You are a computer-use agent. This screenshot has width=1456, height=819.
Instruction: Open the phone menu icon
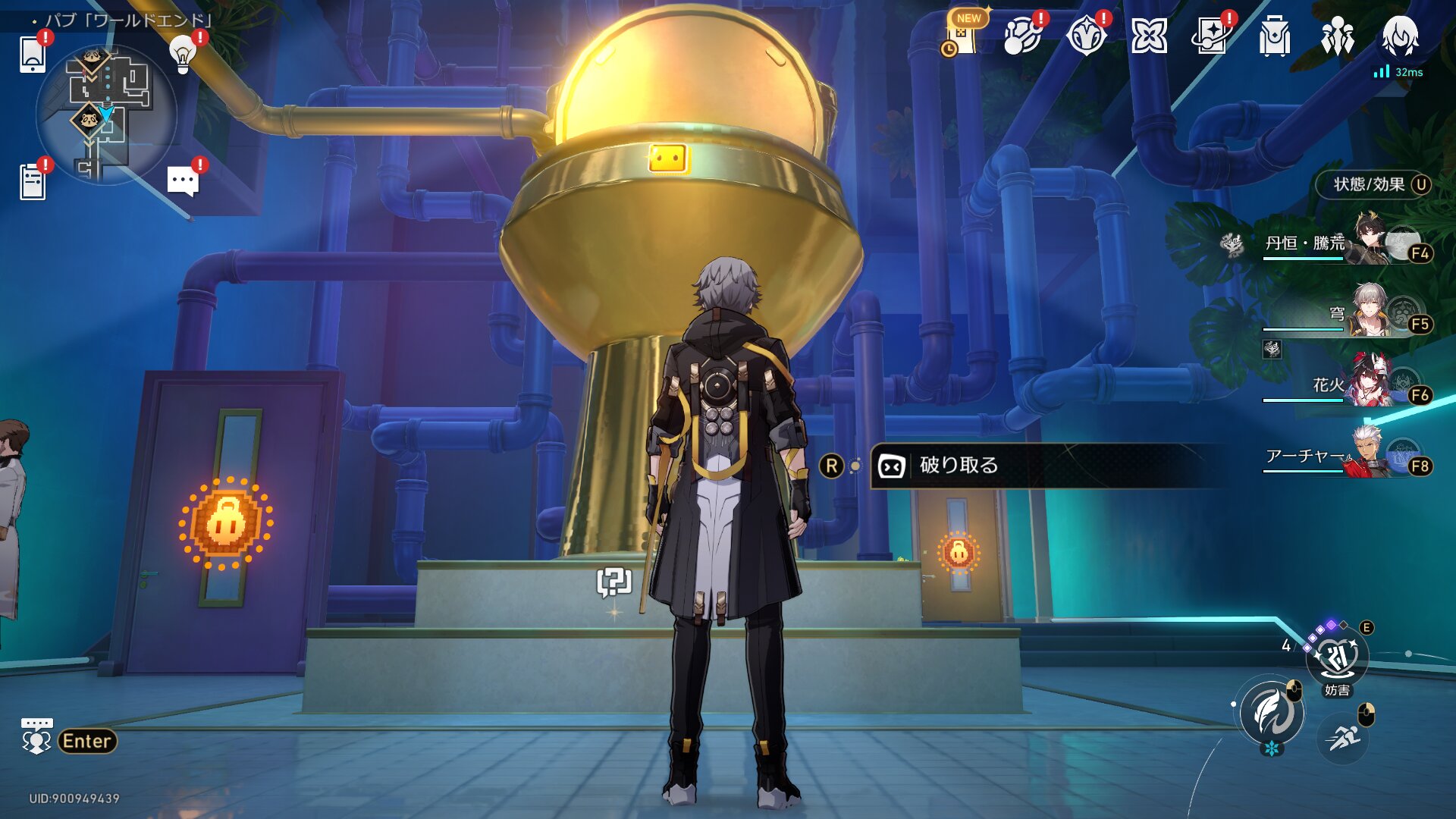[33, 53]
